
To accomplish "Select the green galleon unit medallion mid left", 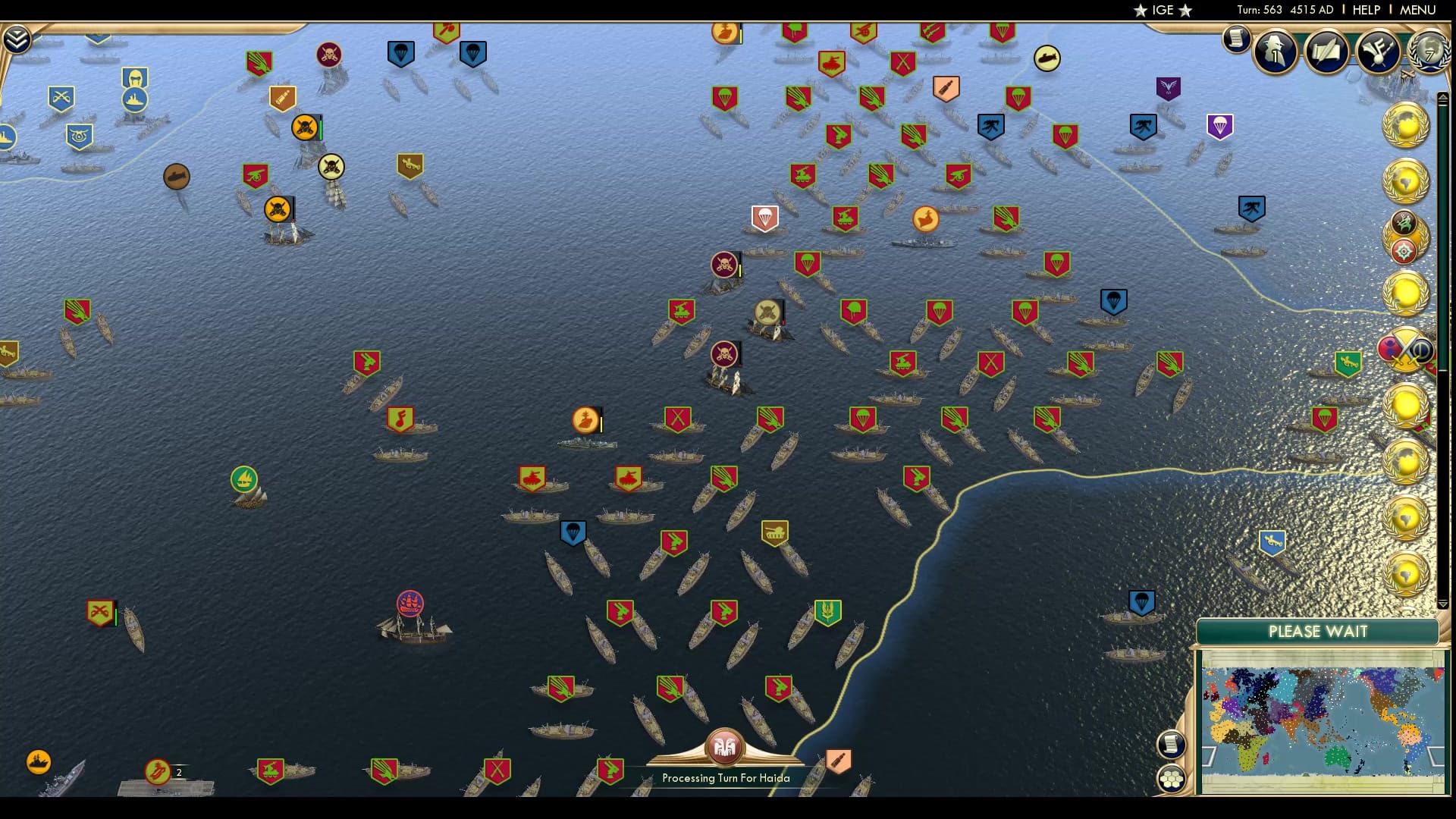I will (243, 479).
